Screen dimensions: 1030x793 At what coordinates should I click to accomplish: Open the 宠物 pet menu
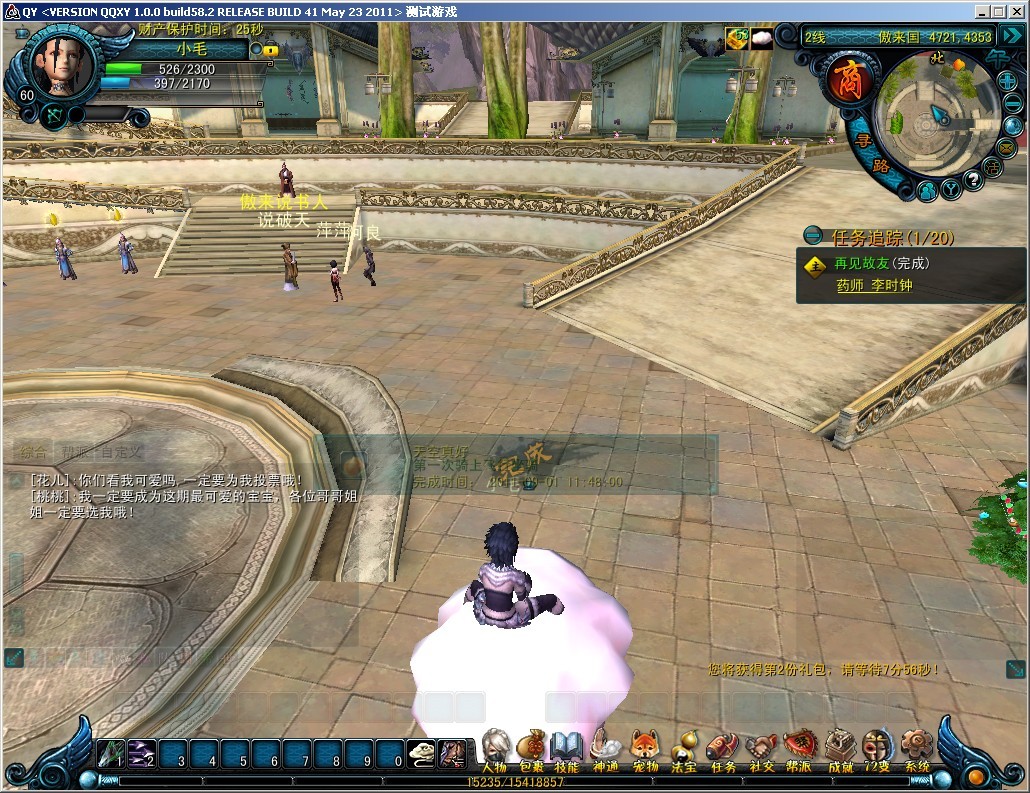tap(645, 749)
